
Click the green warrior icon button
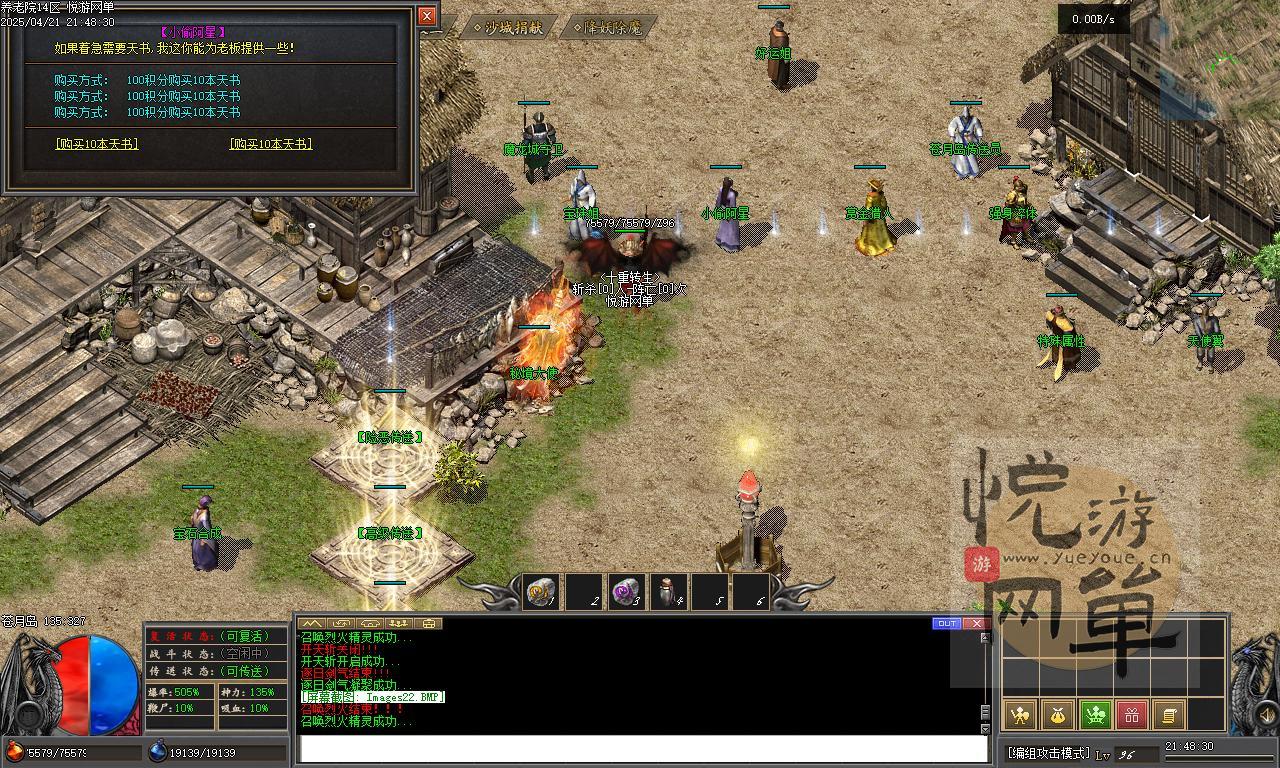pyautogui.click(x=1095, y=714)
